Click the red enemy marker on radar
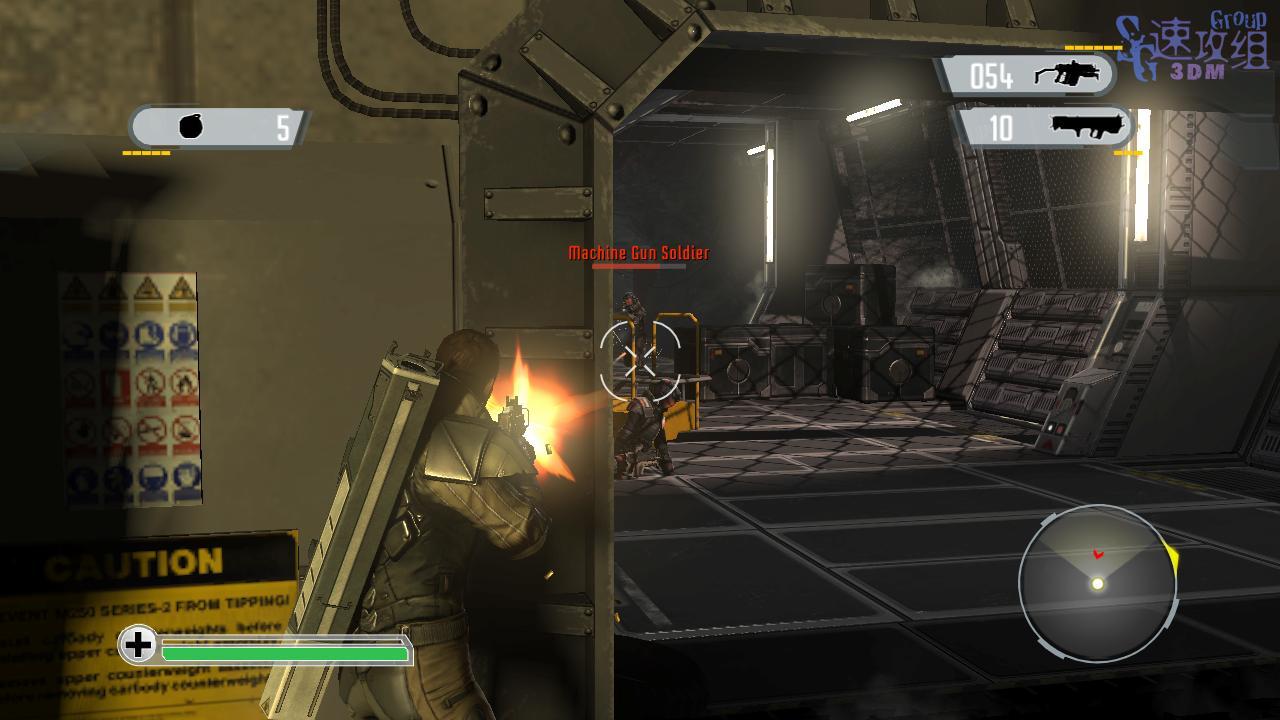This screenshot has width=1280, height=720. point(1098,553)
